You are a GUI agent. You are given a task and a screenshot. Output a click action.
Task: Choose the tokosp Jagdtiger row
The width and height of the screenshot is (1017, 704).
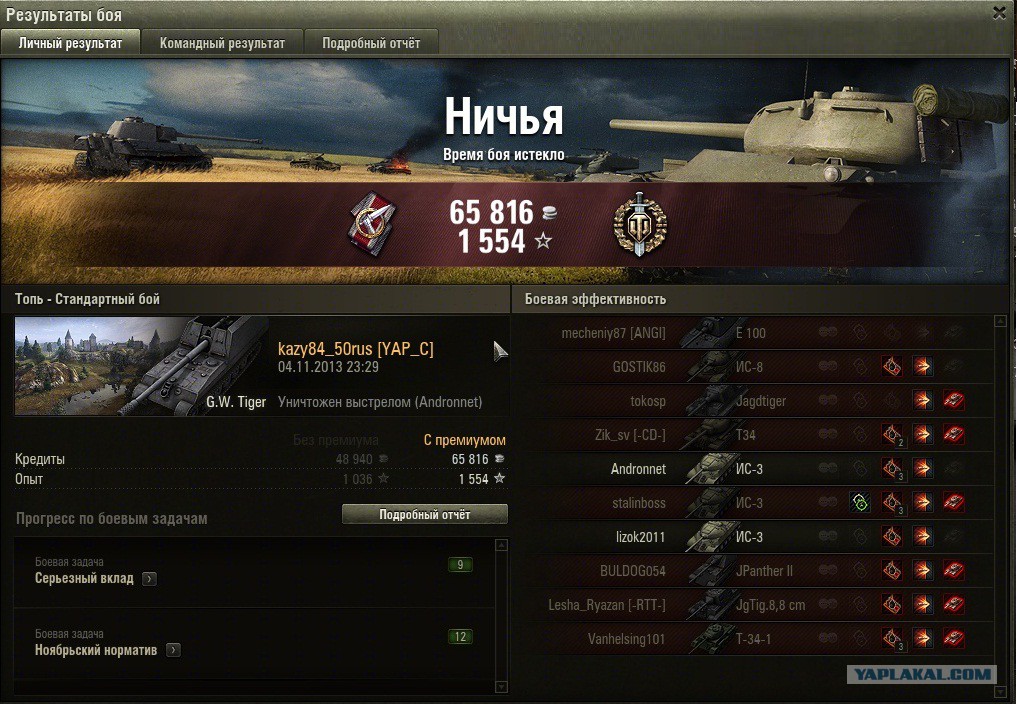point(750,401)
